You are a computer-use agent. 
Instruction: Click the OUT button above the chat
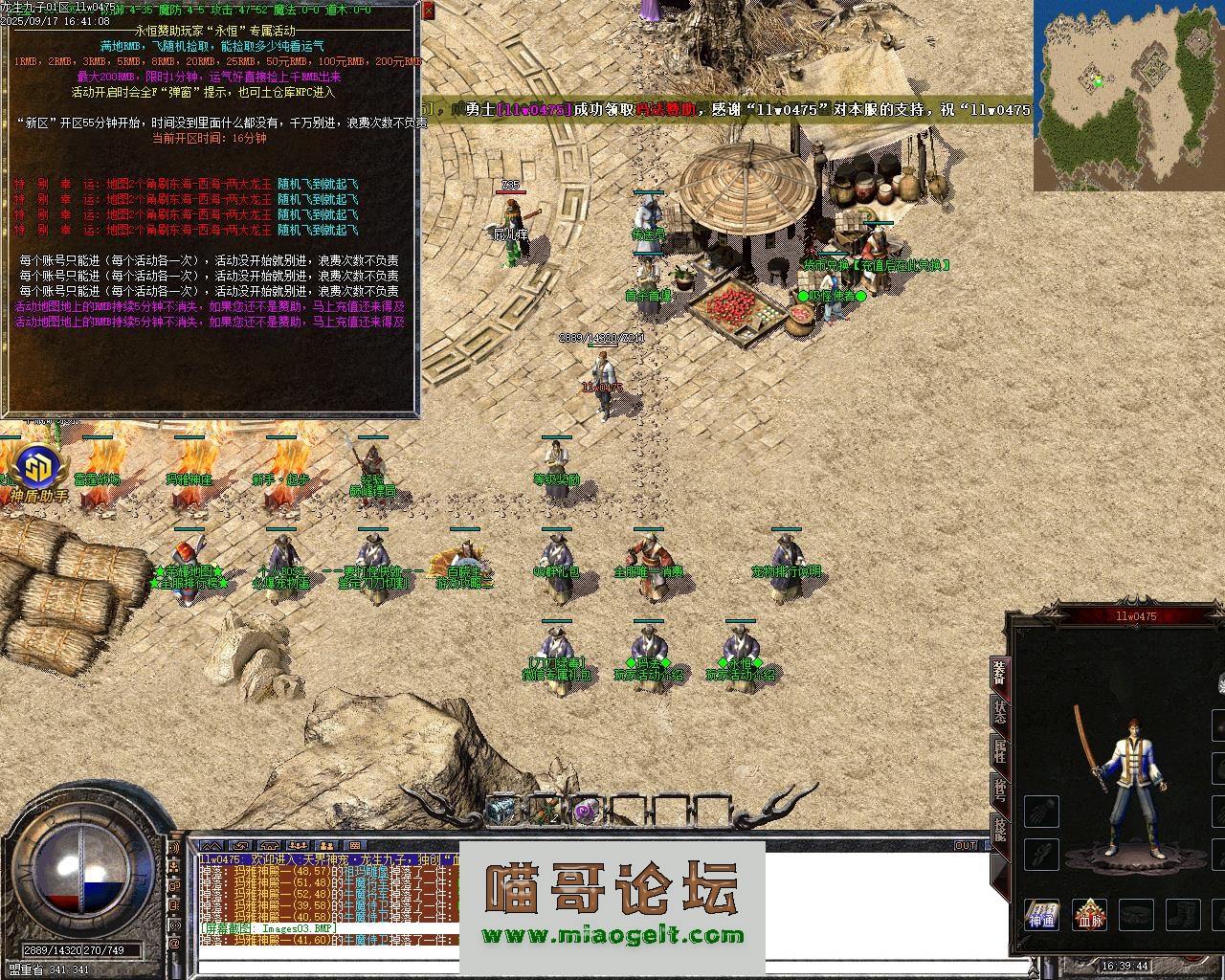click(x=966, y=845)
